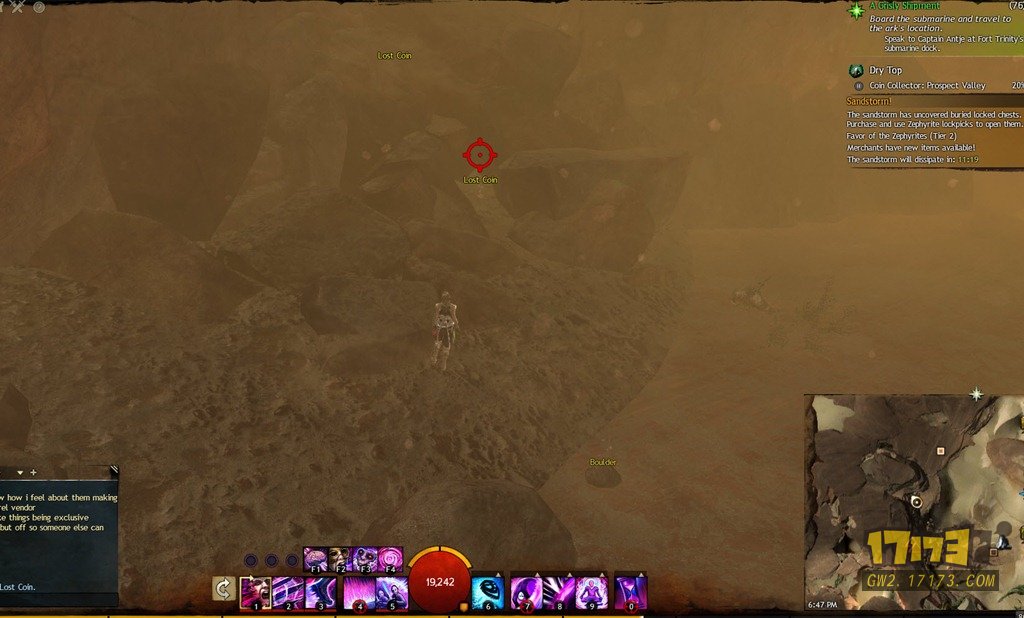Screen dimensions: 1024x618
Task: Open the chat tab dropdown arrow
Action: click(x=19, y=472)
